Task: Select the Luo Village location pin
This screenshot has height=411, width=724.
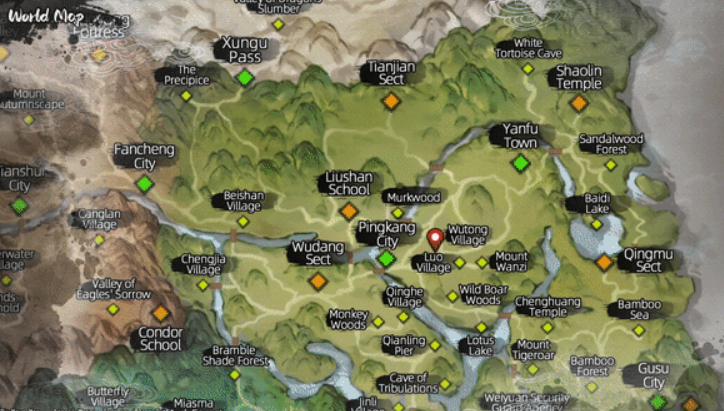Action: pos(435,241)
